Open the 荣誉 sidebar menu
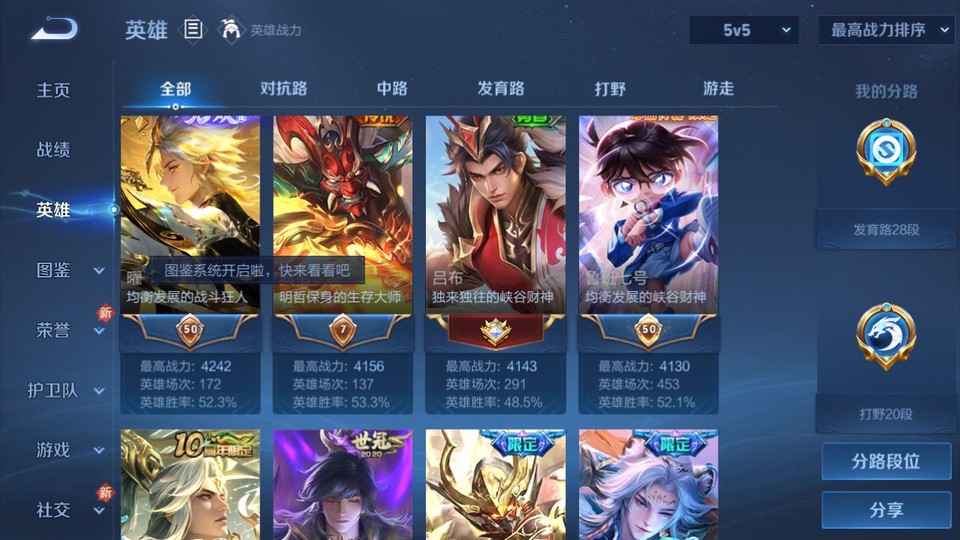 [x=65, y=330]
